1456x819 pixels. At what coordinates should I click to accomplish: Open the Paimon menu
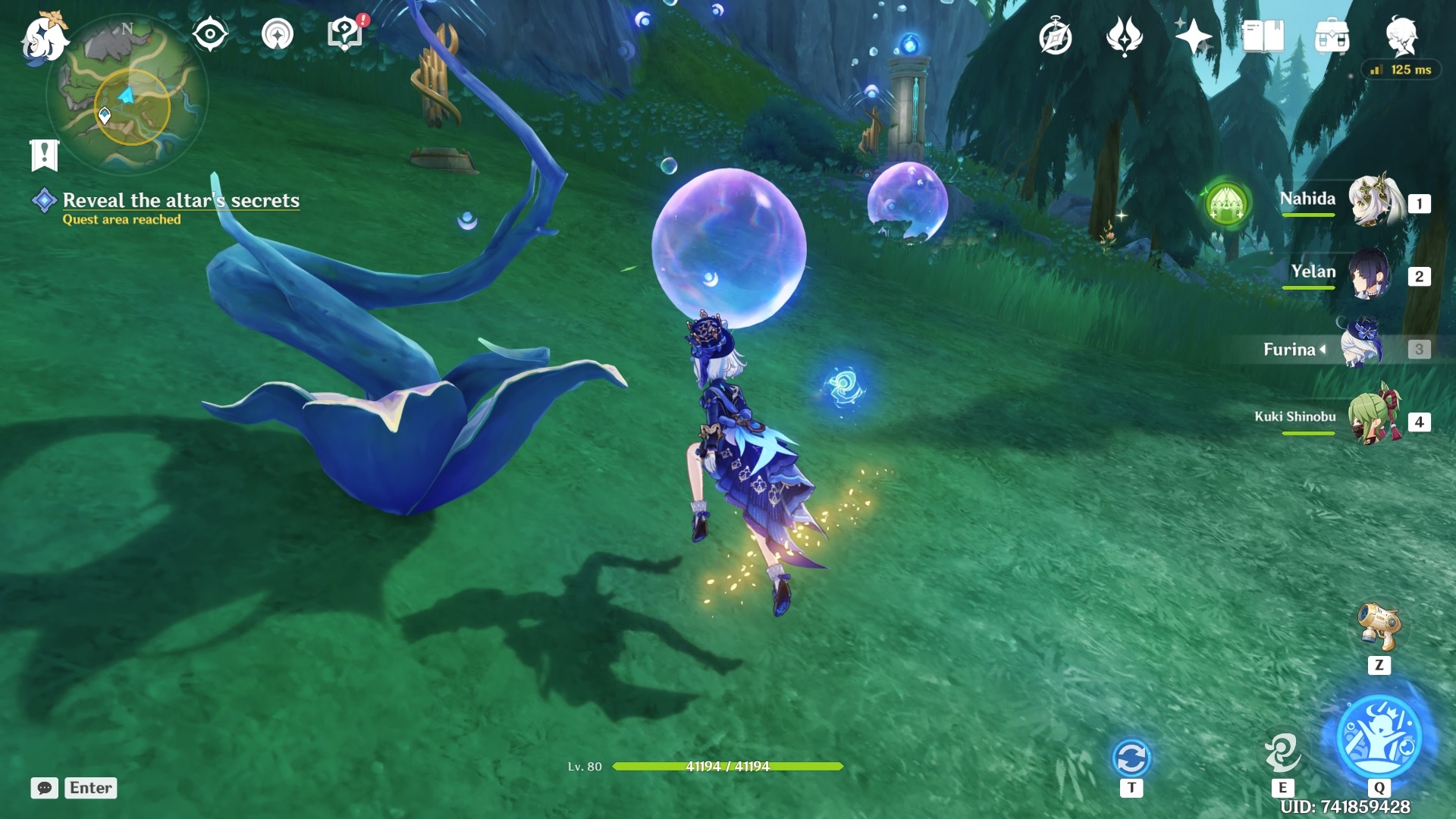(x=42, y=38)
